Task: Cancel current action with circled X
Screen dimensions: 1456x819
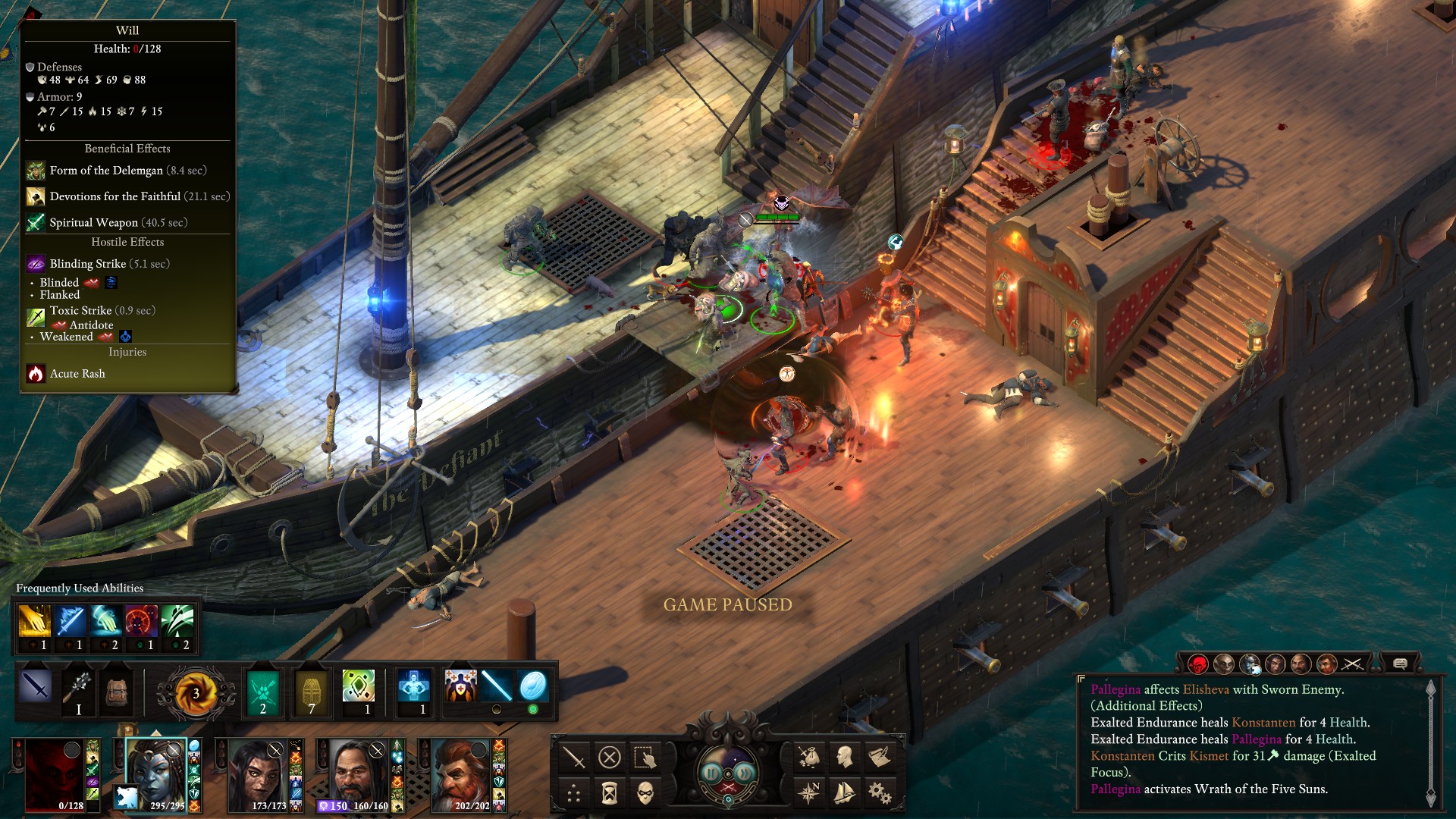Action: [x=610, y=757]
